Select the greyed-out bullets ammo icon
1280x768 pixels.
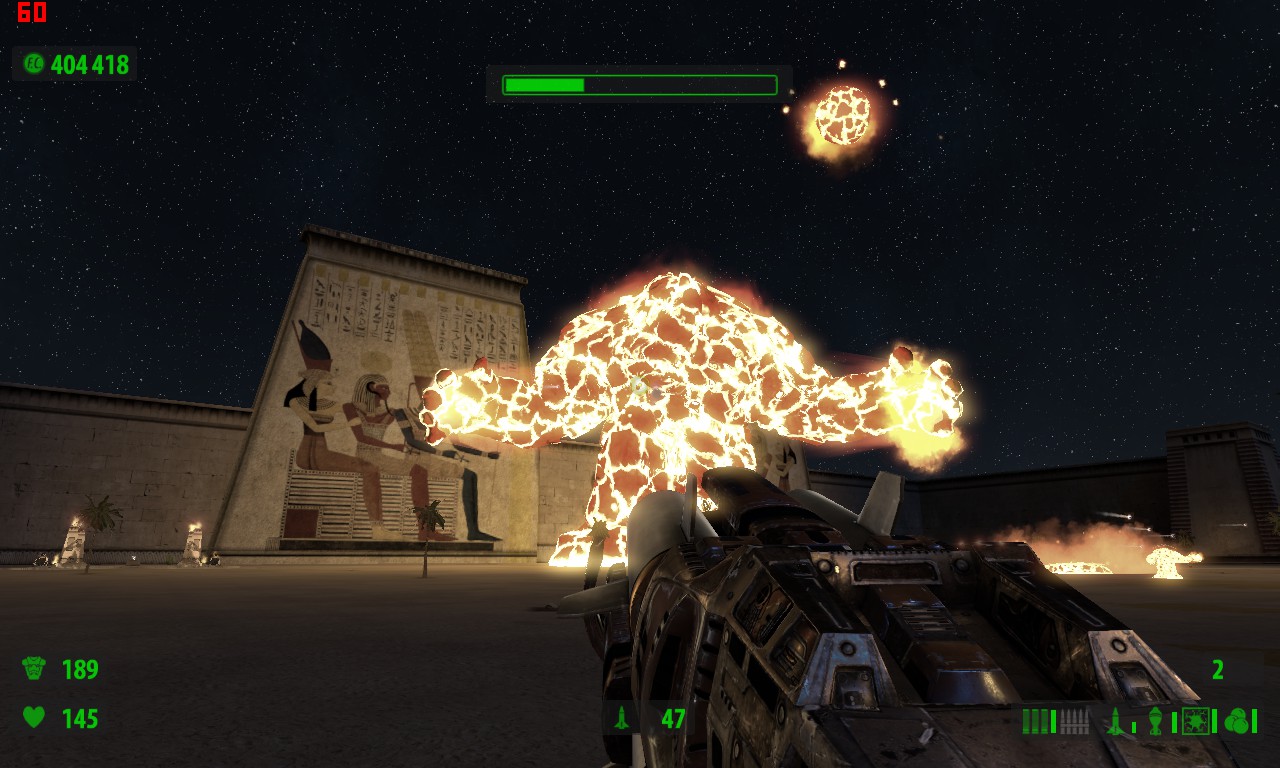click(x=1073, y=721)
